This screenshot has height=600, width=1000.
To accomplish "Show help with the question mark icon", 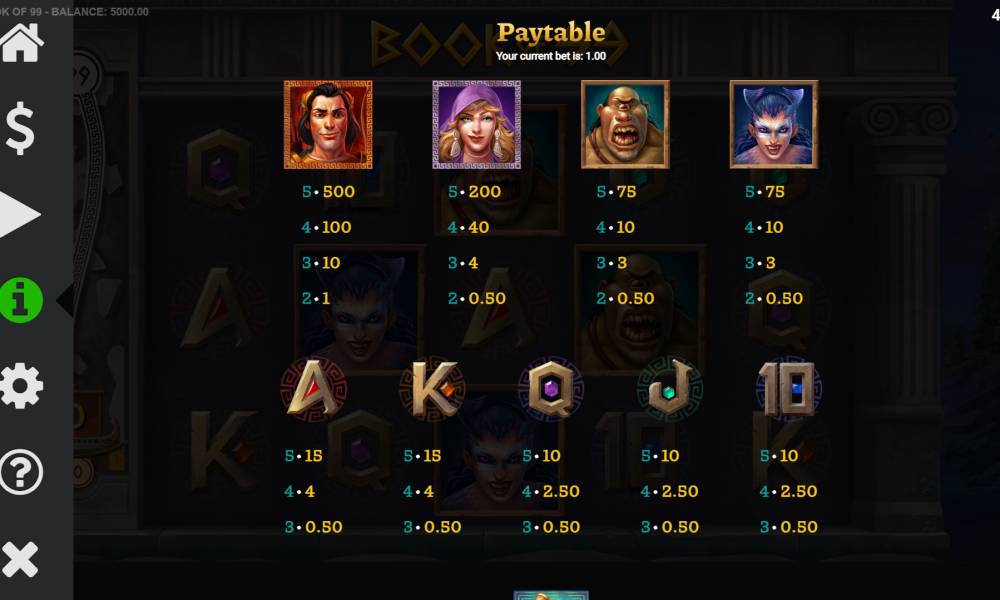I will tap(21, 472).
